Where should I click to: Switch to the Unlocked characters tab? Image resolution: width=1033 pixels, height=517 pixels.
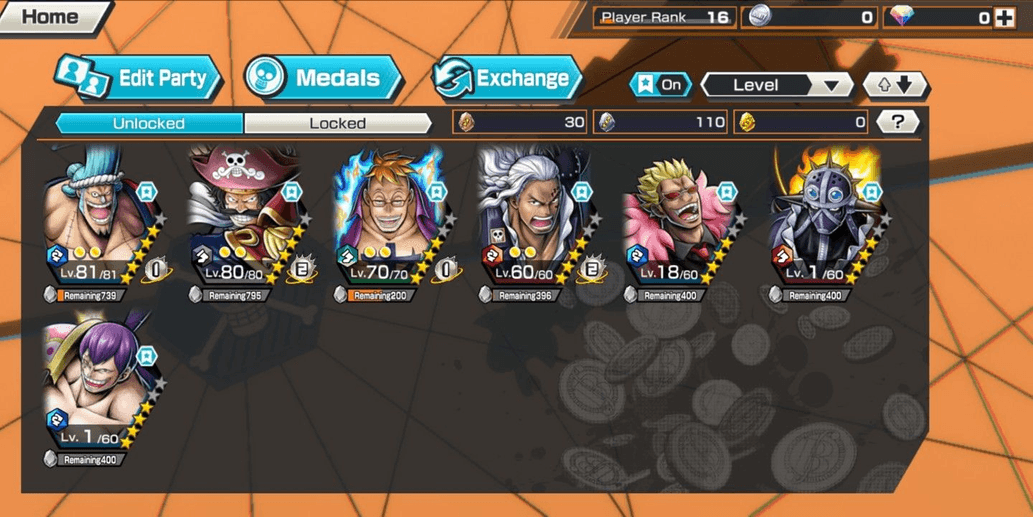point(148,123)
